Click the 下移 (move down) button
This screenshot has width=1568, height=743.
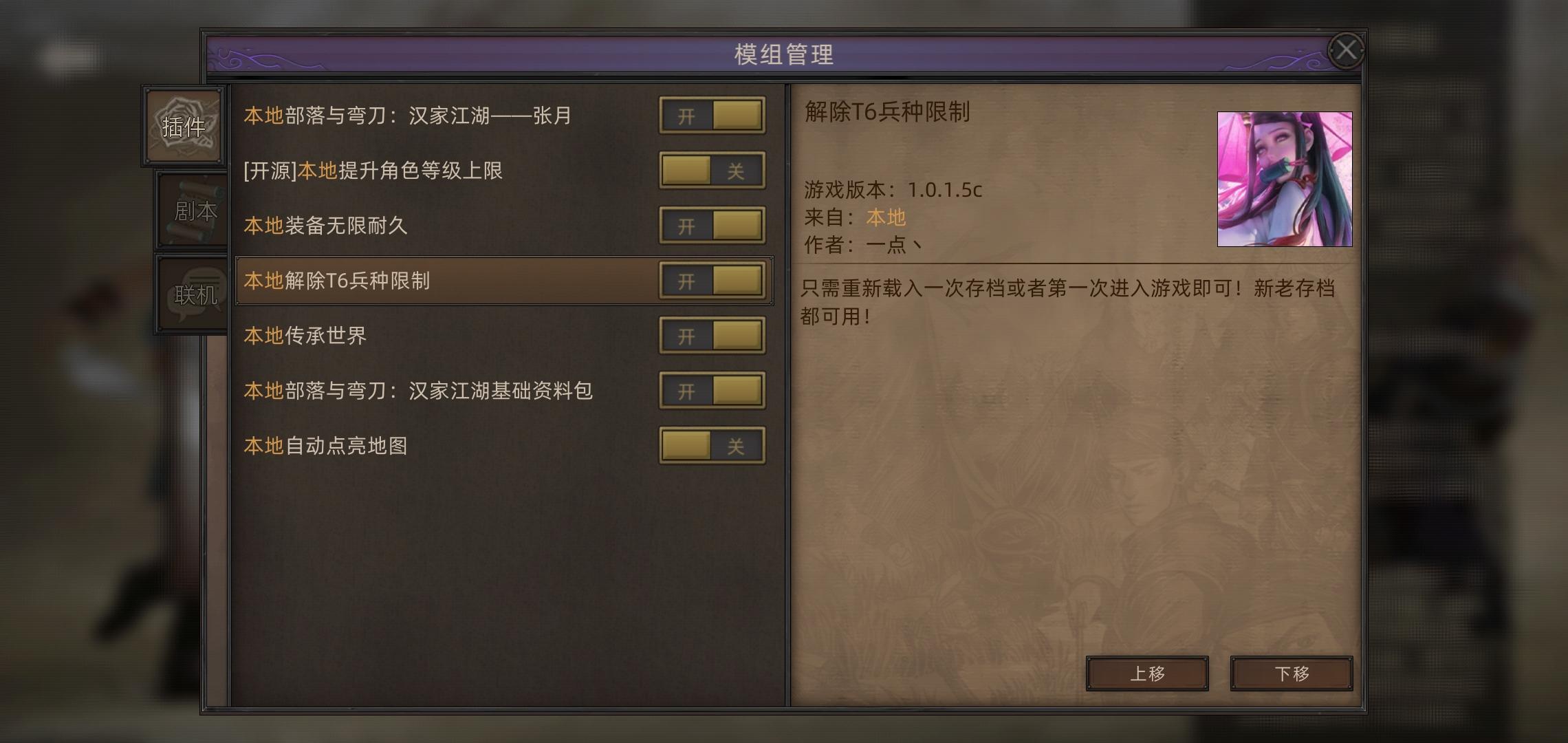pos(1291,674)
